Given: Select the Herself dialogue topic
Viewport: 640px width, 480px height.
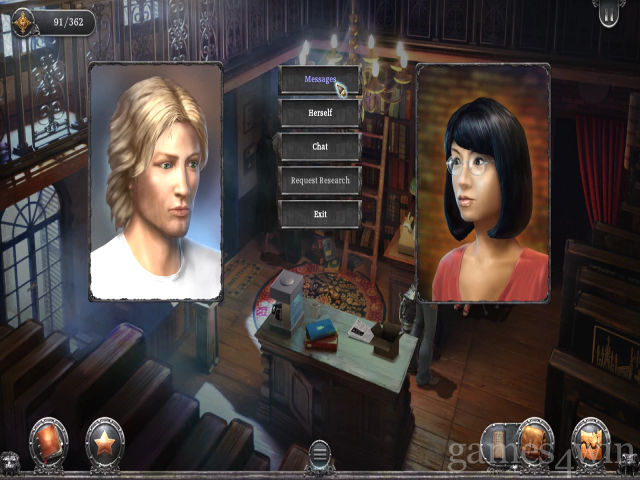Looking at the screenshot, I should (319, 113).
